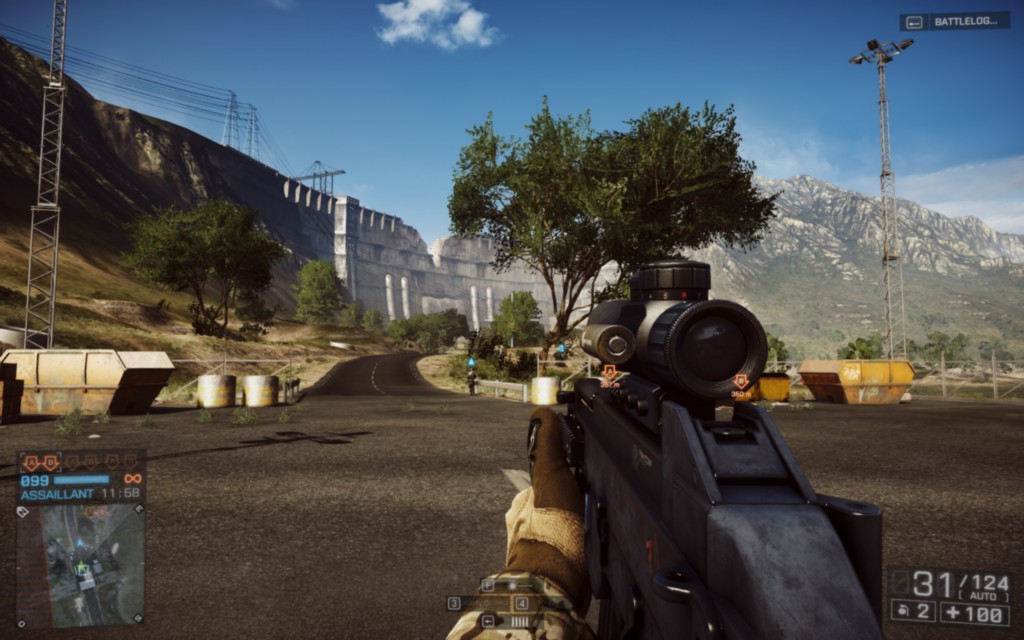
Task: Open the Battlelog overlay button
Action: pyautogui.click(x=954, y=21)
